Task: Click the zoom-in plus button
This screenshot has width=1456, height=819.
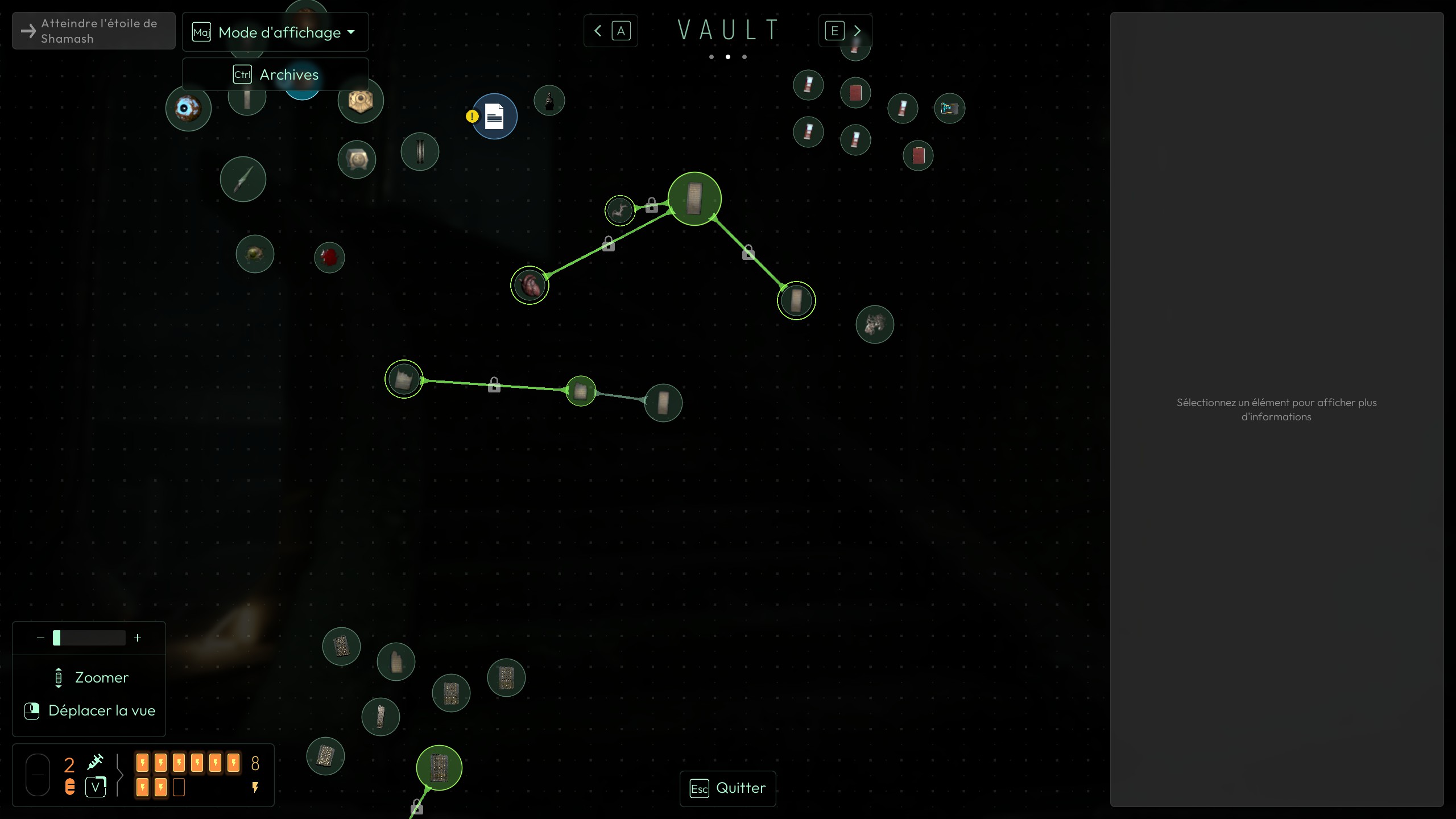Action: coord(138,638)
